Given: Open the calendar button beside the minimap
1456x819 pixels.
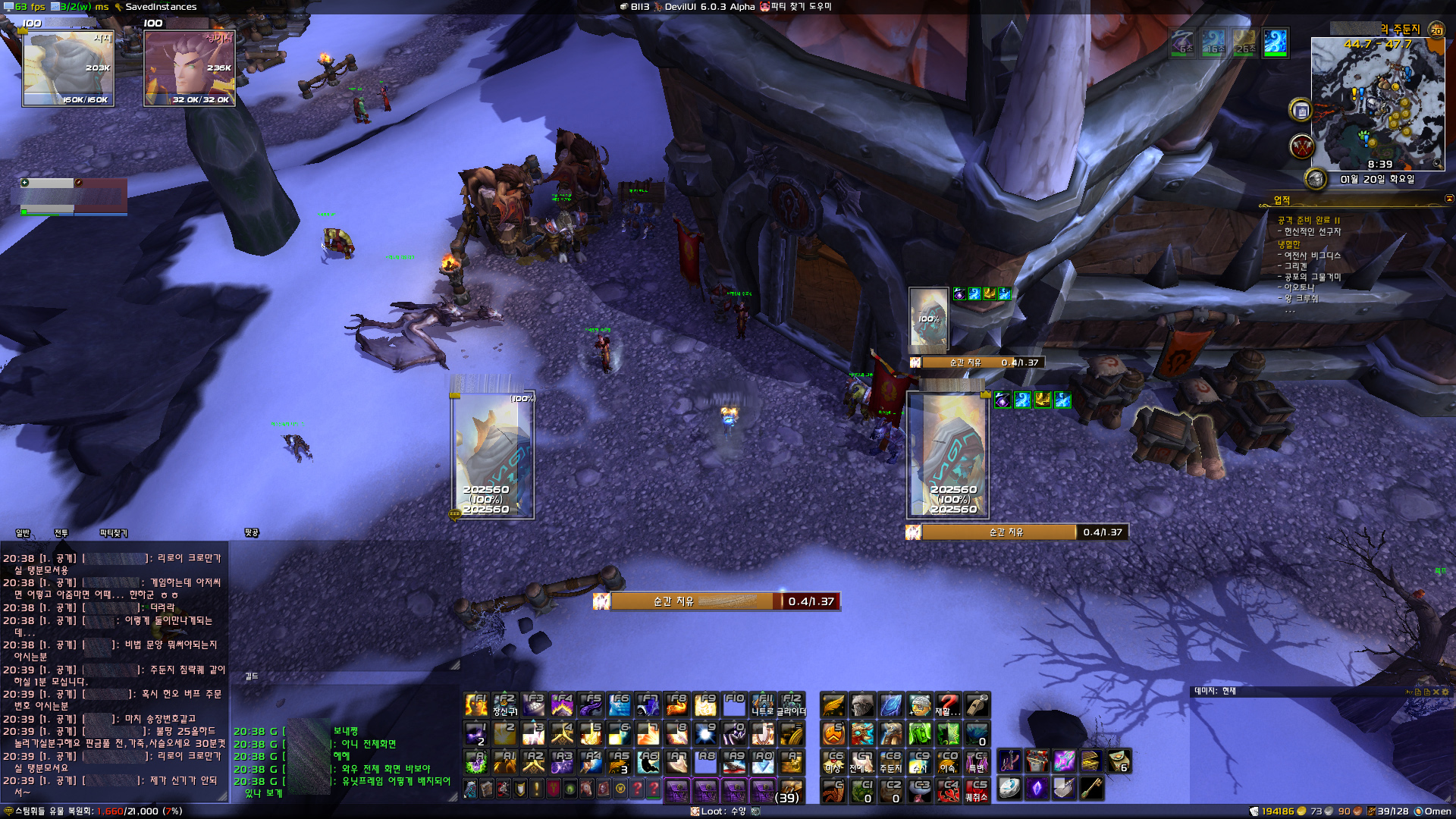Looking at the screenshot, I should pyautogui.click(x=1301, y=111).
